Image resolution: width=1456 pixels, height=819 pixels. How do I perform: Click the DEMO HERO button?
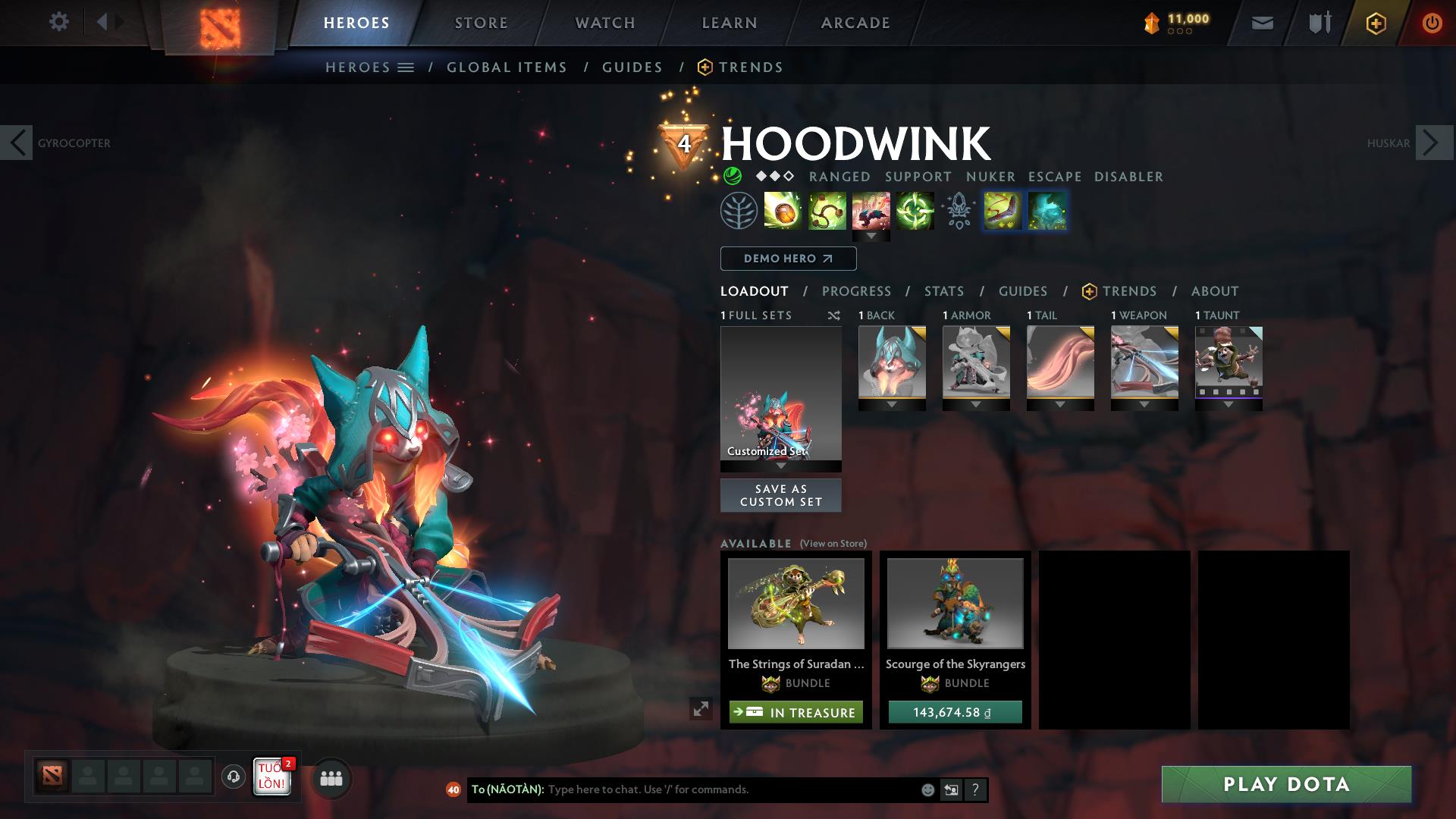(788, 258)
